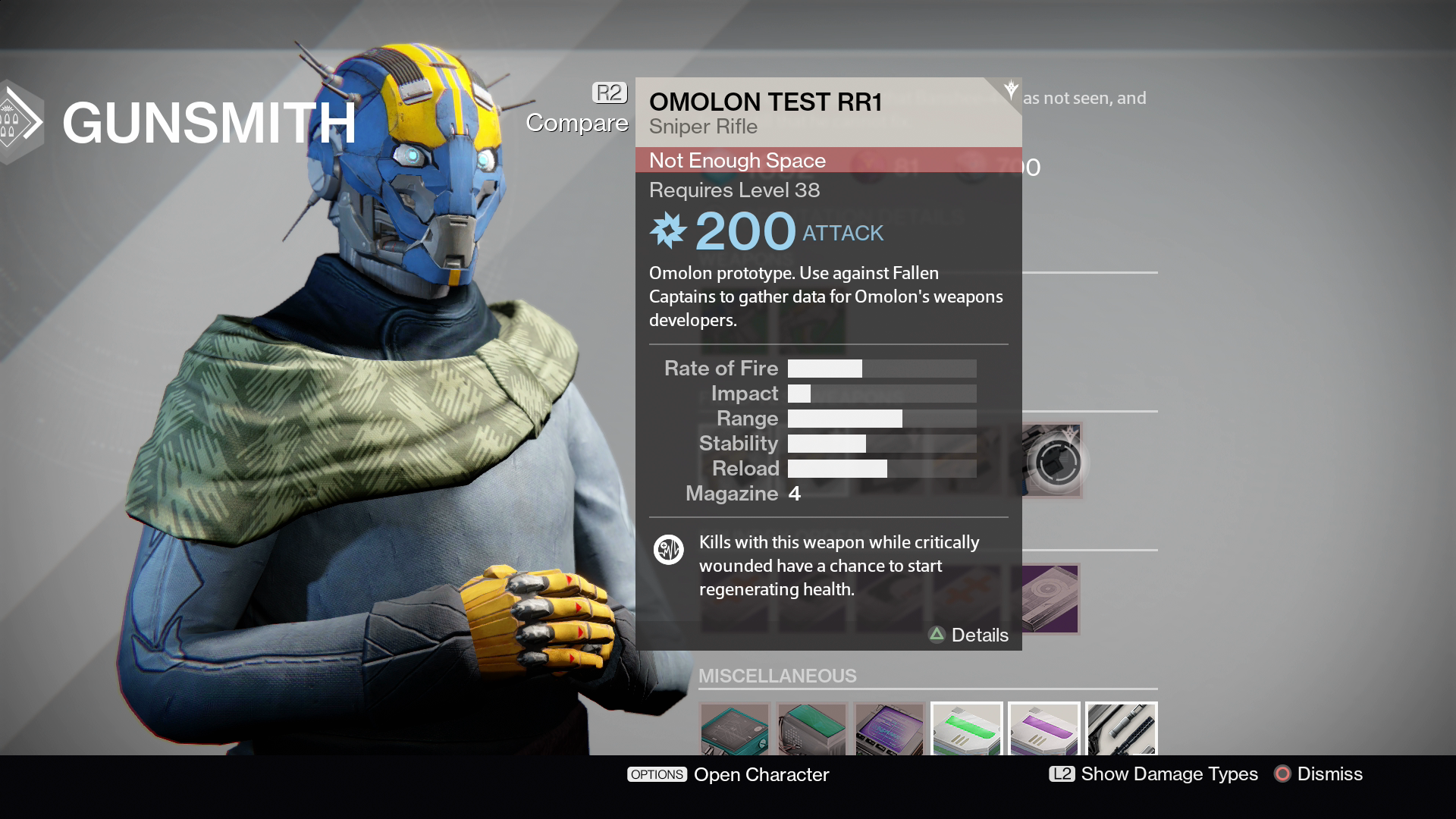This screenshot has height=819, width=1456.
Task: Select the purple ammo synthesis pack
Action: tap(1043, 730)
